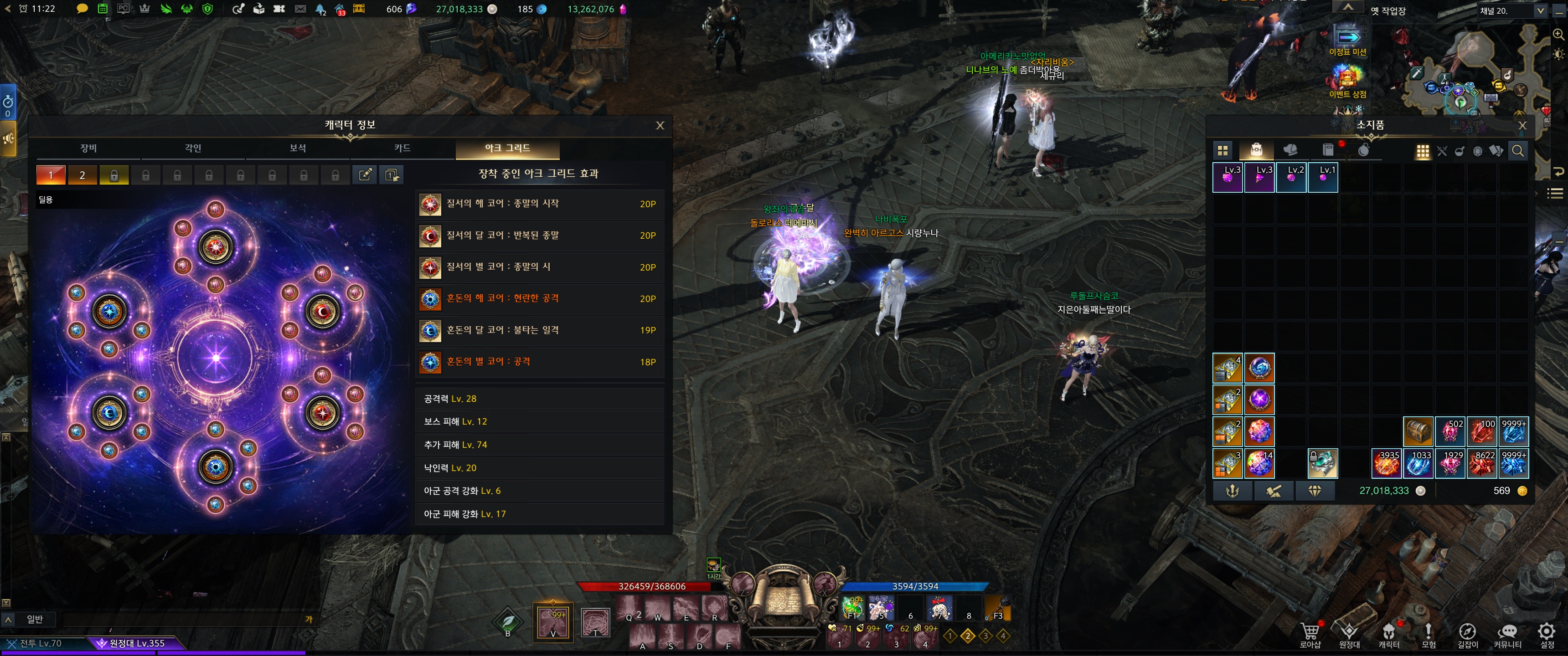Close the 캐릭터 정보 window
Image resolution: width=1568 pixels, height=656 pixels.
point(660,125)
